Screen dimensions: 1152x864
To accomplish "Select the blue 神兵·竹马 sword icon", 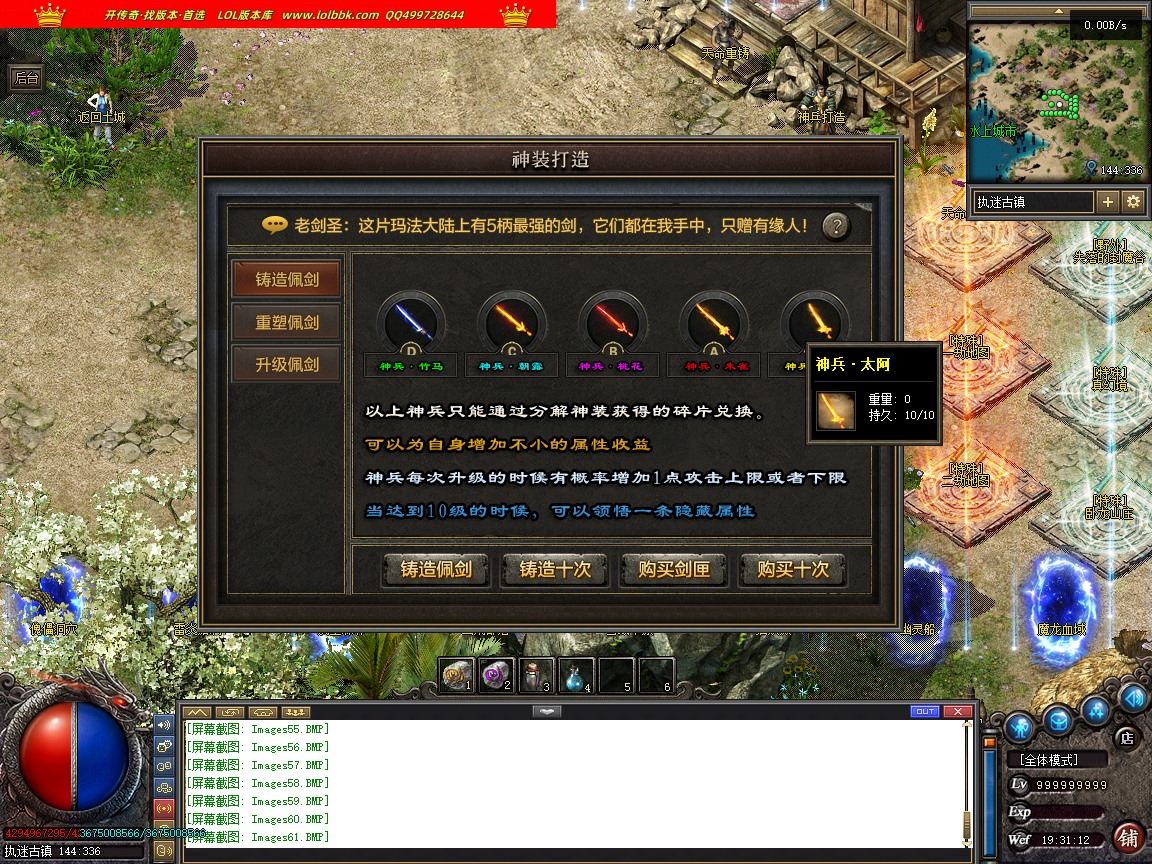I will (x=411, y=322).
